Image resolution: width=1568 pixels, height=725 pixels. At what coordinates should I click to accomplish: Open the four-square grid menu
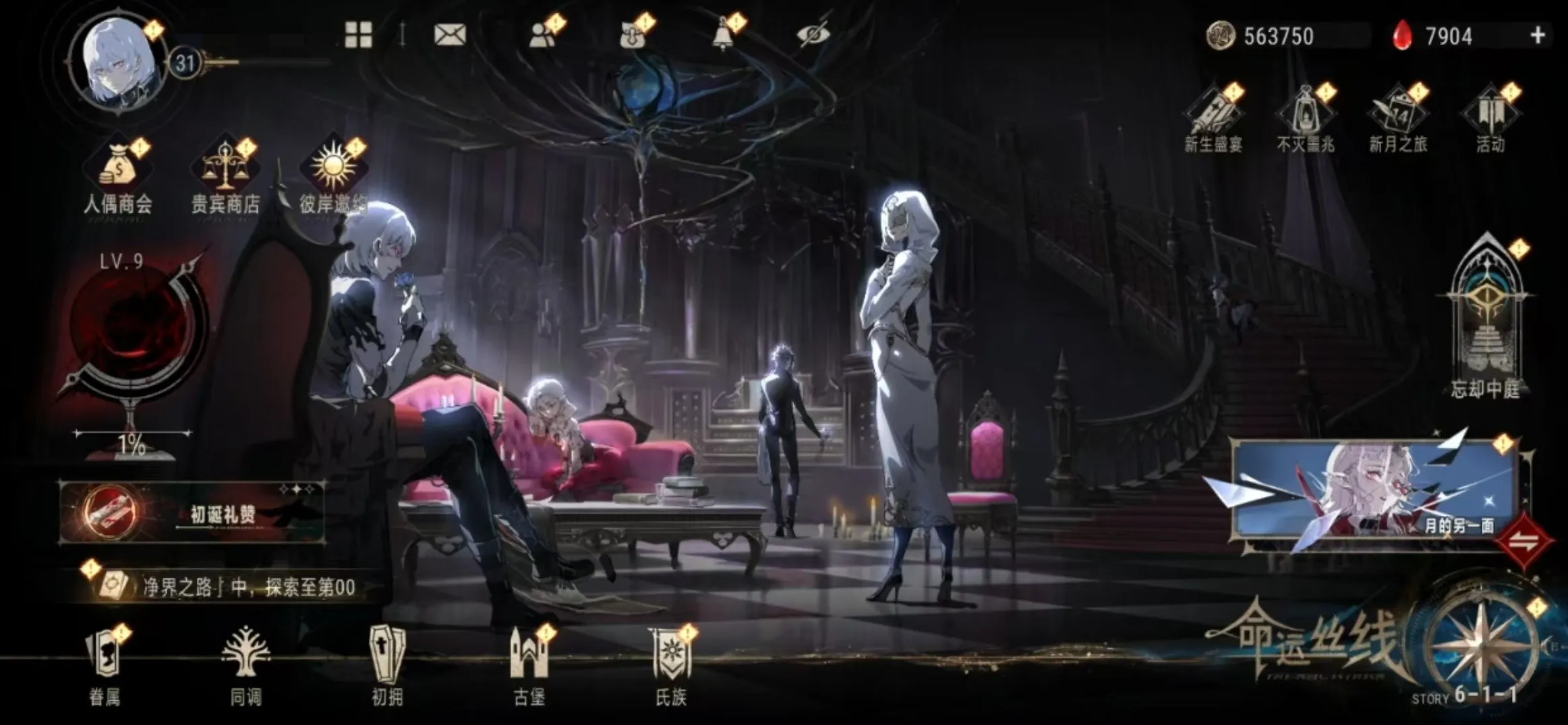[358, 34]
